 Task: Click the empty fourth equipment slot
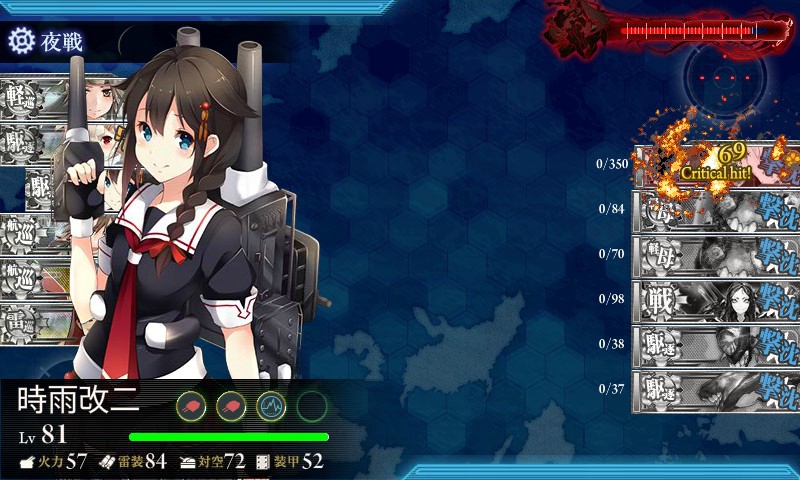(x=311, y=405)
